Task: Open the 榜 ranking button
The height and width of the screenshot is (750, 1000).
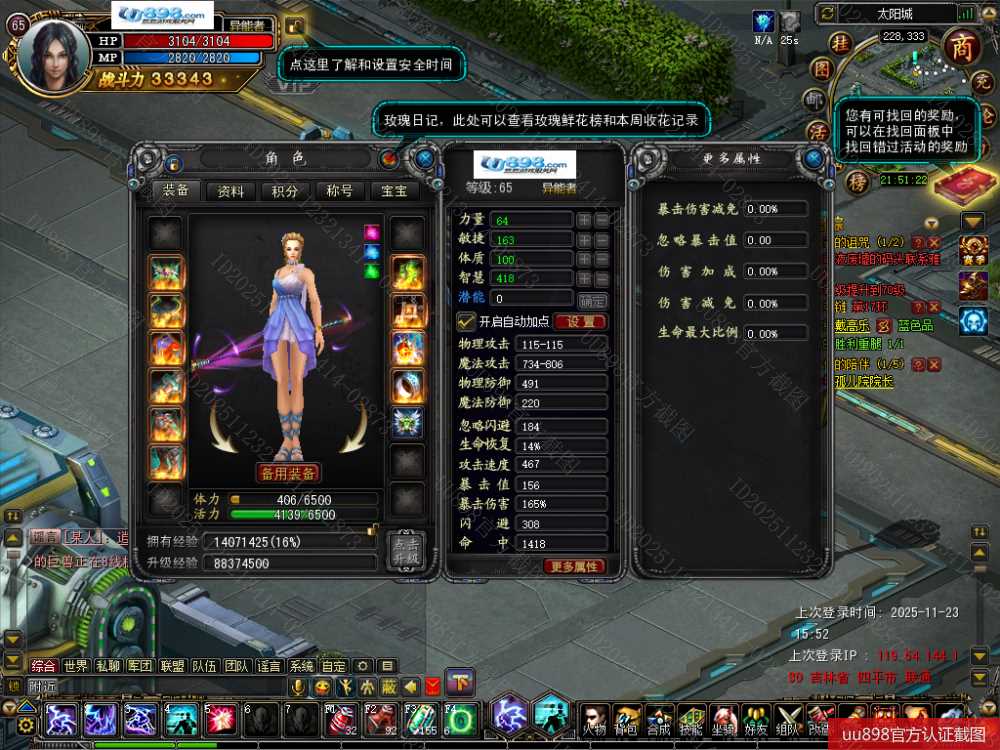Action: [x=856, y=182]
